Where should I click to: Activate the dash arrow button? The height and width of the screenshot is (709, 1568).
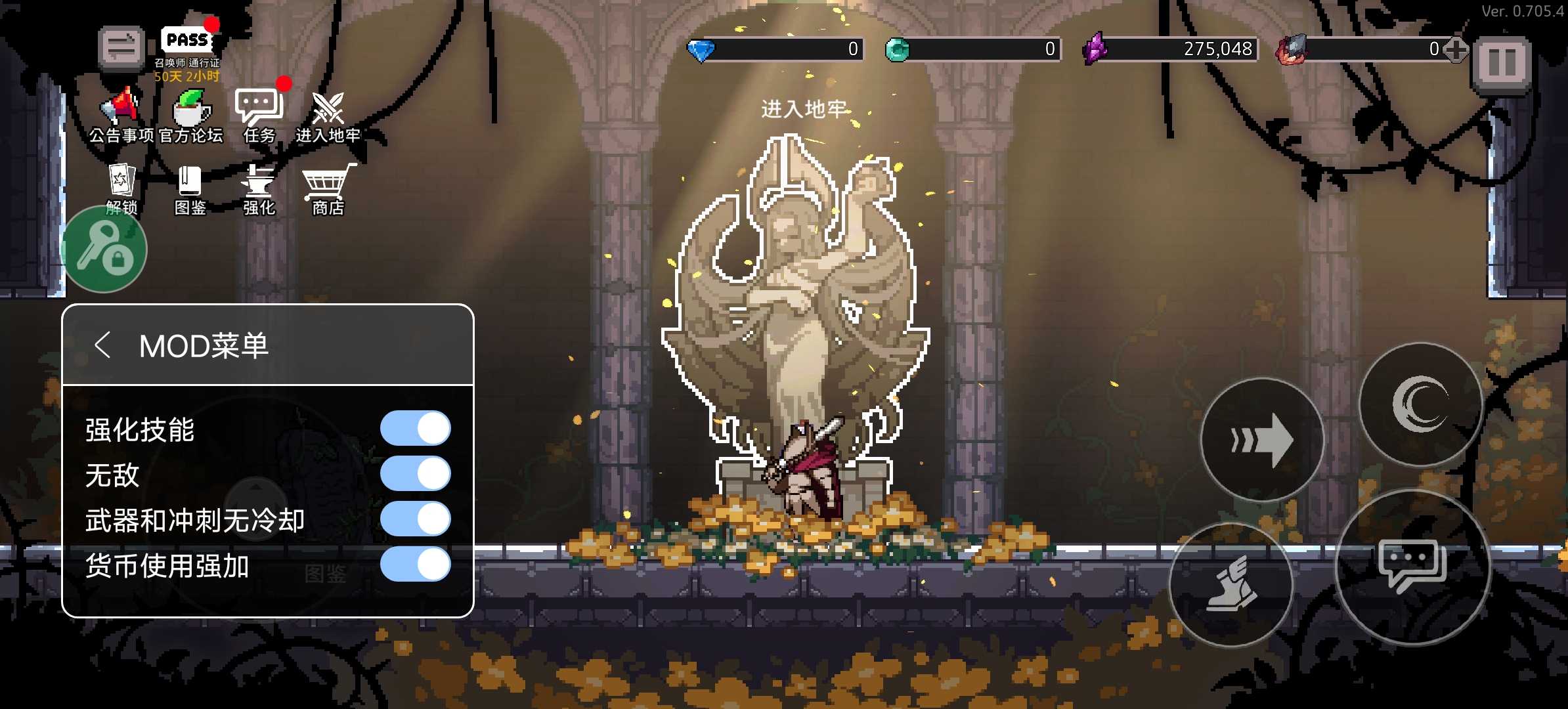click(1261, 440)
